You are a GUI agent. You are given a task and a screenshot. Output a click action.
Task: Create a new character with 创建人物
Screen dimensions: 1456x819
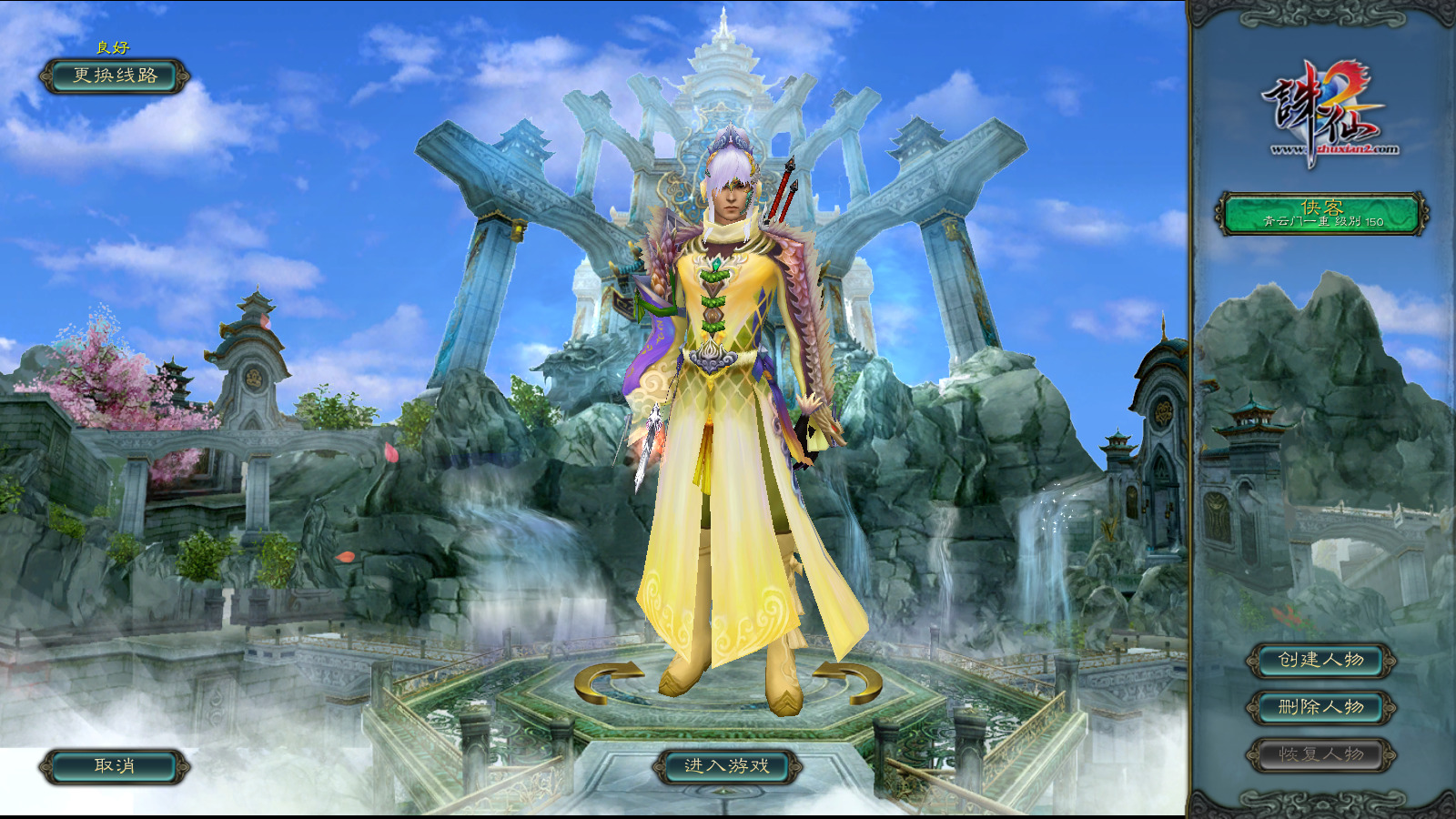tap(1321, 660)
